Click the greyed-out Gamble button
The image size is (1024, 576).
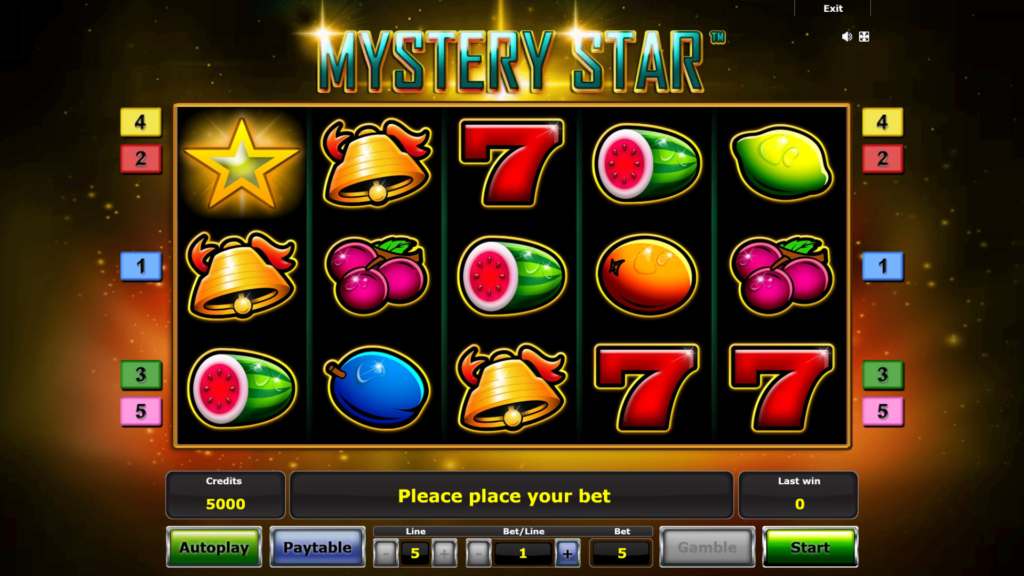point(707,547)
